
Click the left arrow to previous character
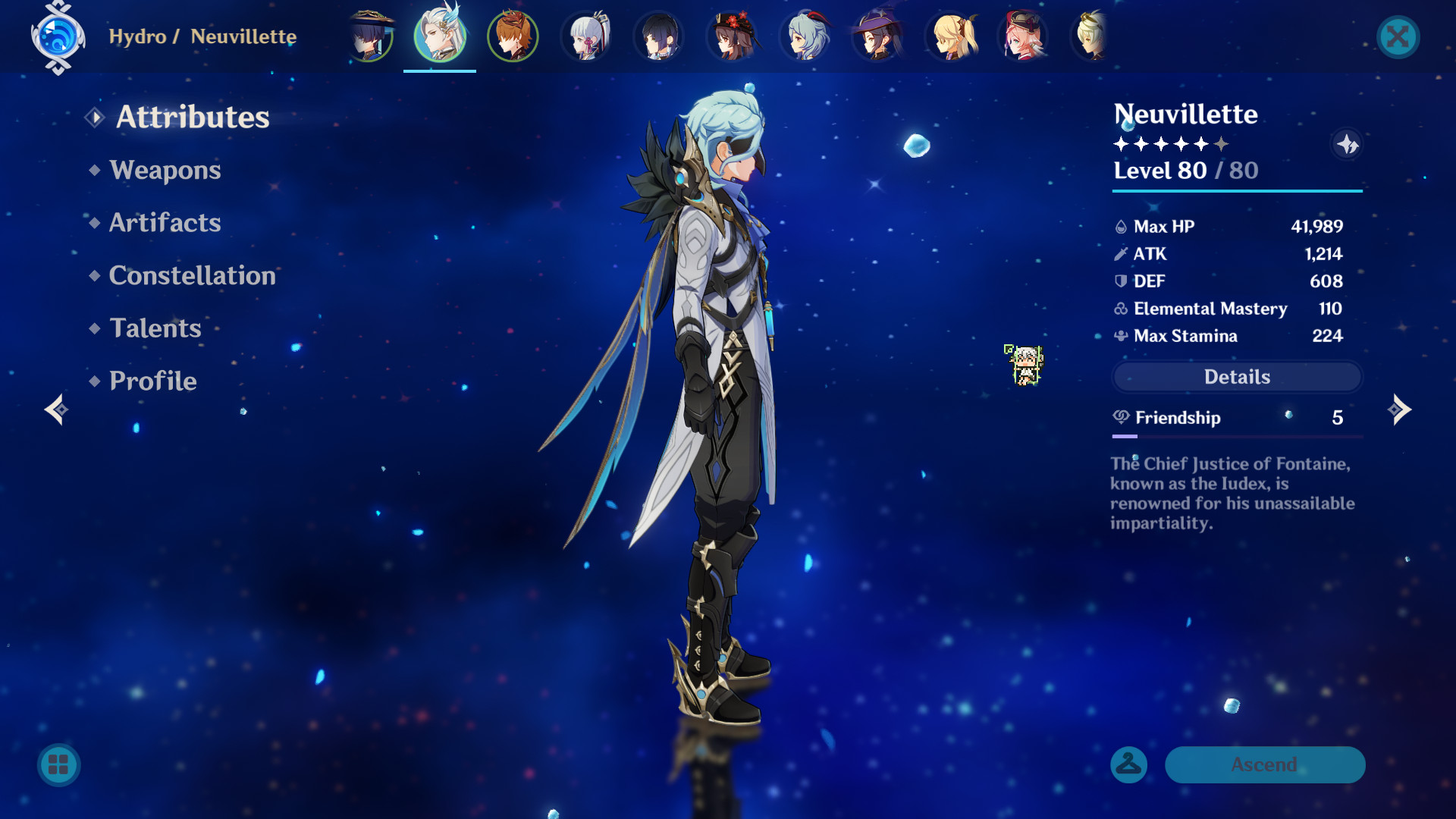click(x=55, y=409)
